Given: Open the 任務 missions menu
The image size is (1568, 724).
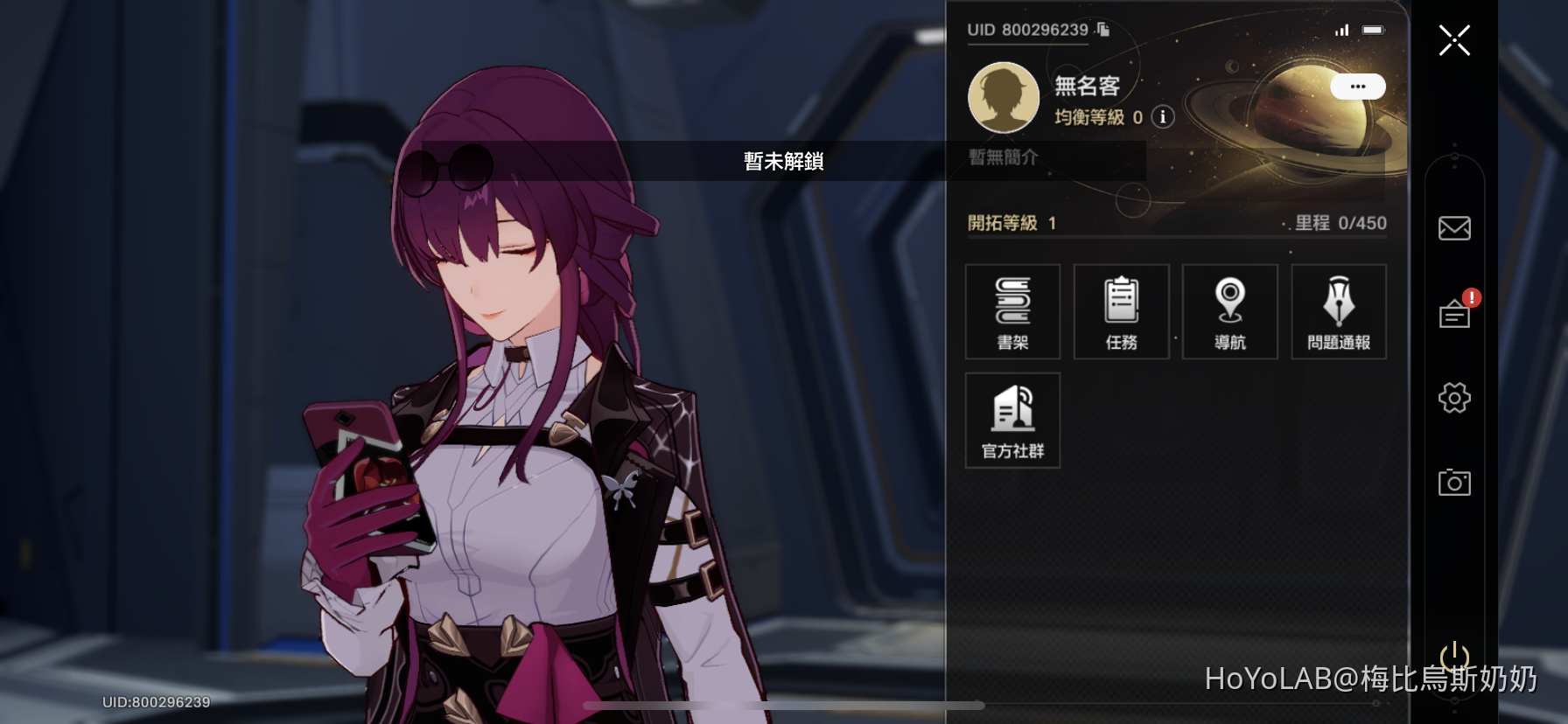Looking at the screenshot, I should (x=1121, y=311).
